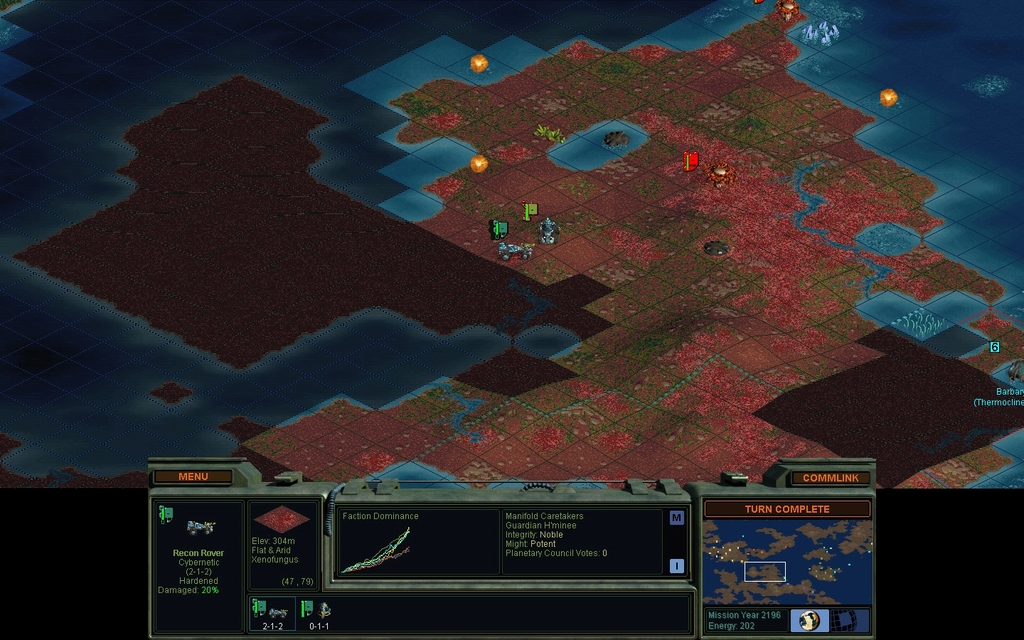
Task: Select the Recon Rover 2-1-2 unit in stack
Action: click(272, 611)
